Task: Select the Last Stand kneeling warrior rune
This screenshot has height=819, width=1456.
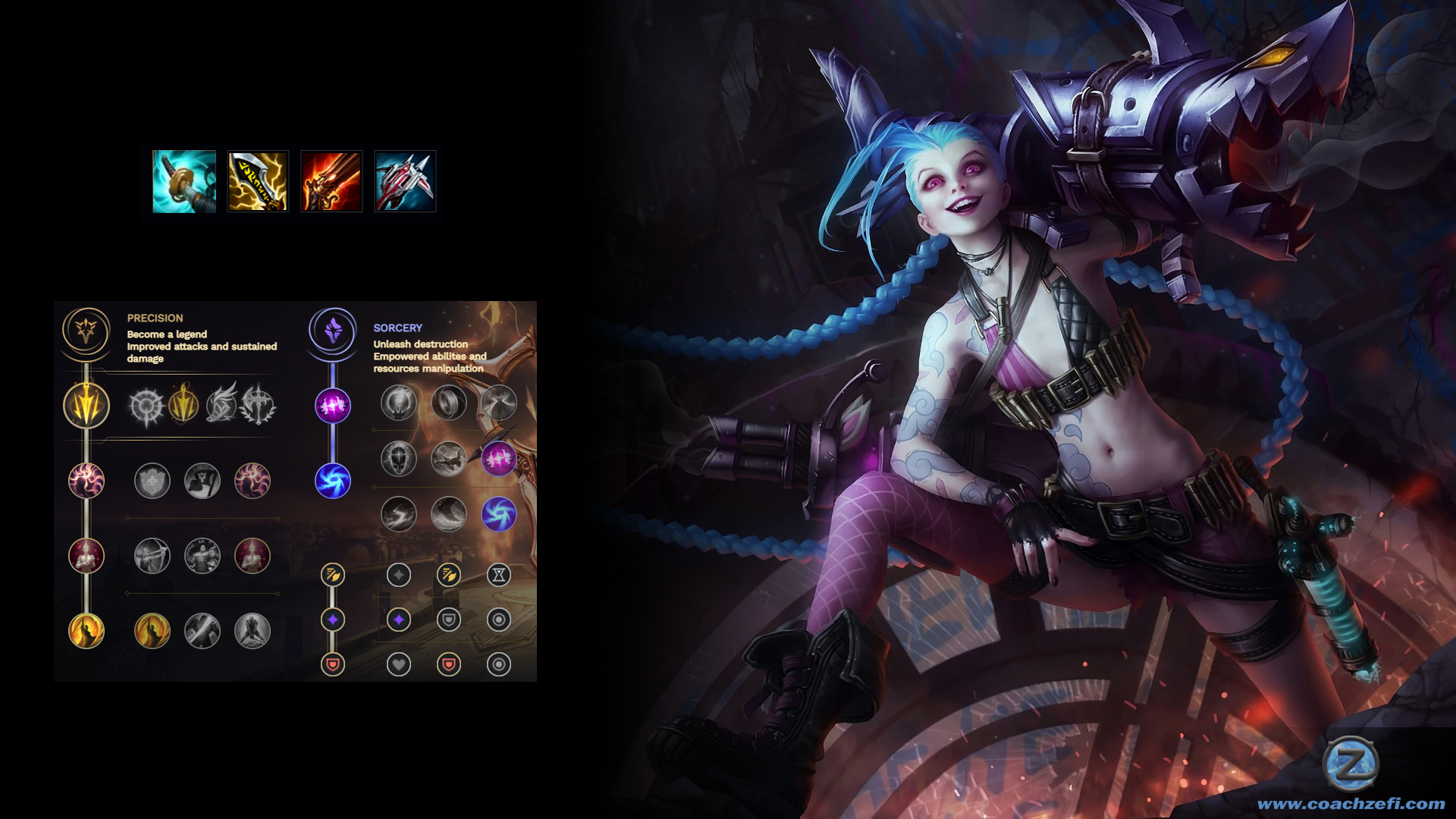Action: [x=253, y=631]
